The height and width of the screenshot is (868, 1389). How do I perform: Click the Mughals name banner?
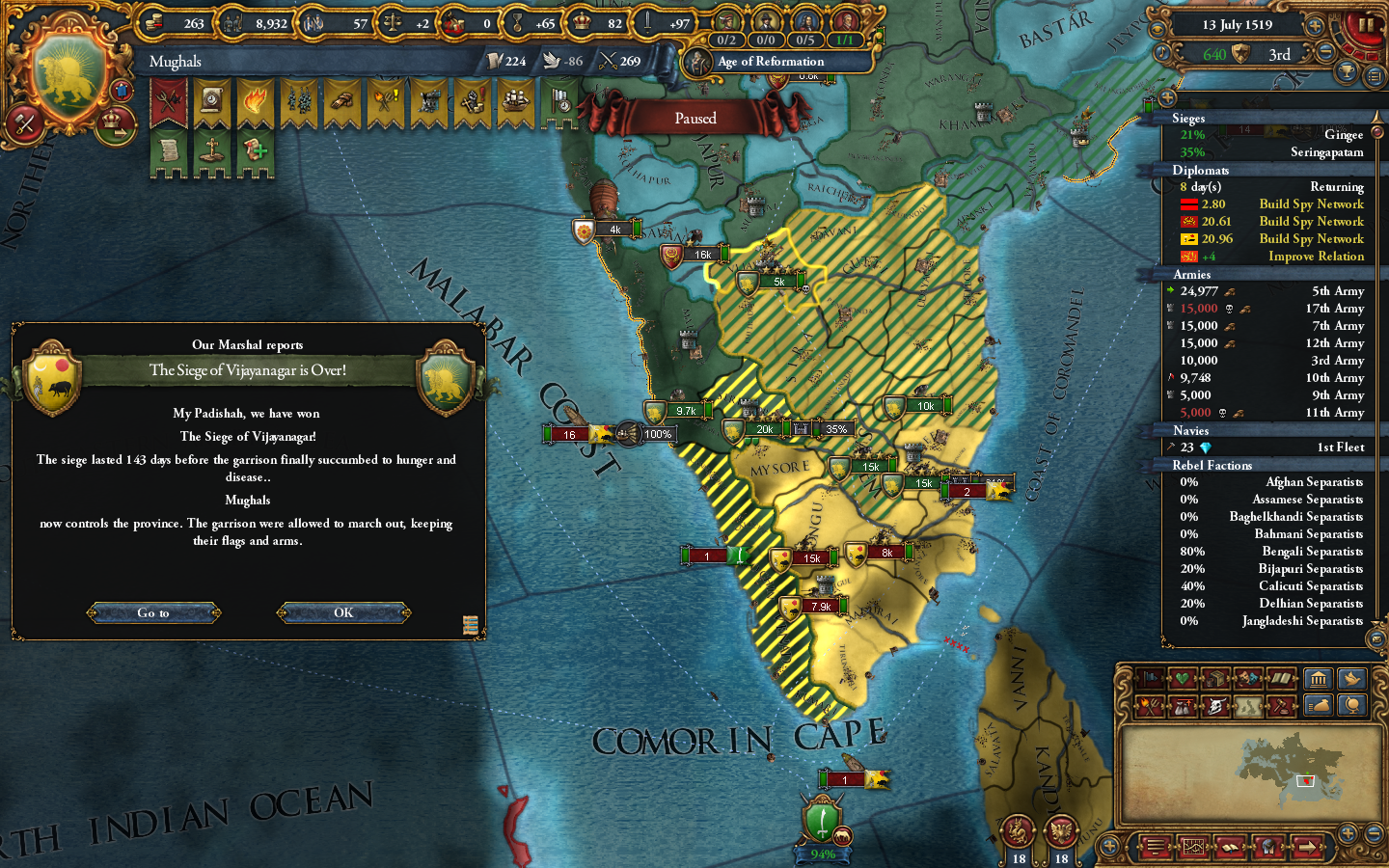pos(174,62)
